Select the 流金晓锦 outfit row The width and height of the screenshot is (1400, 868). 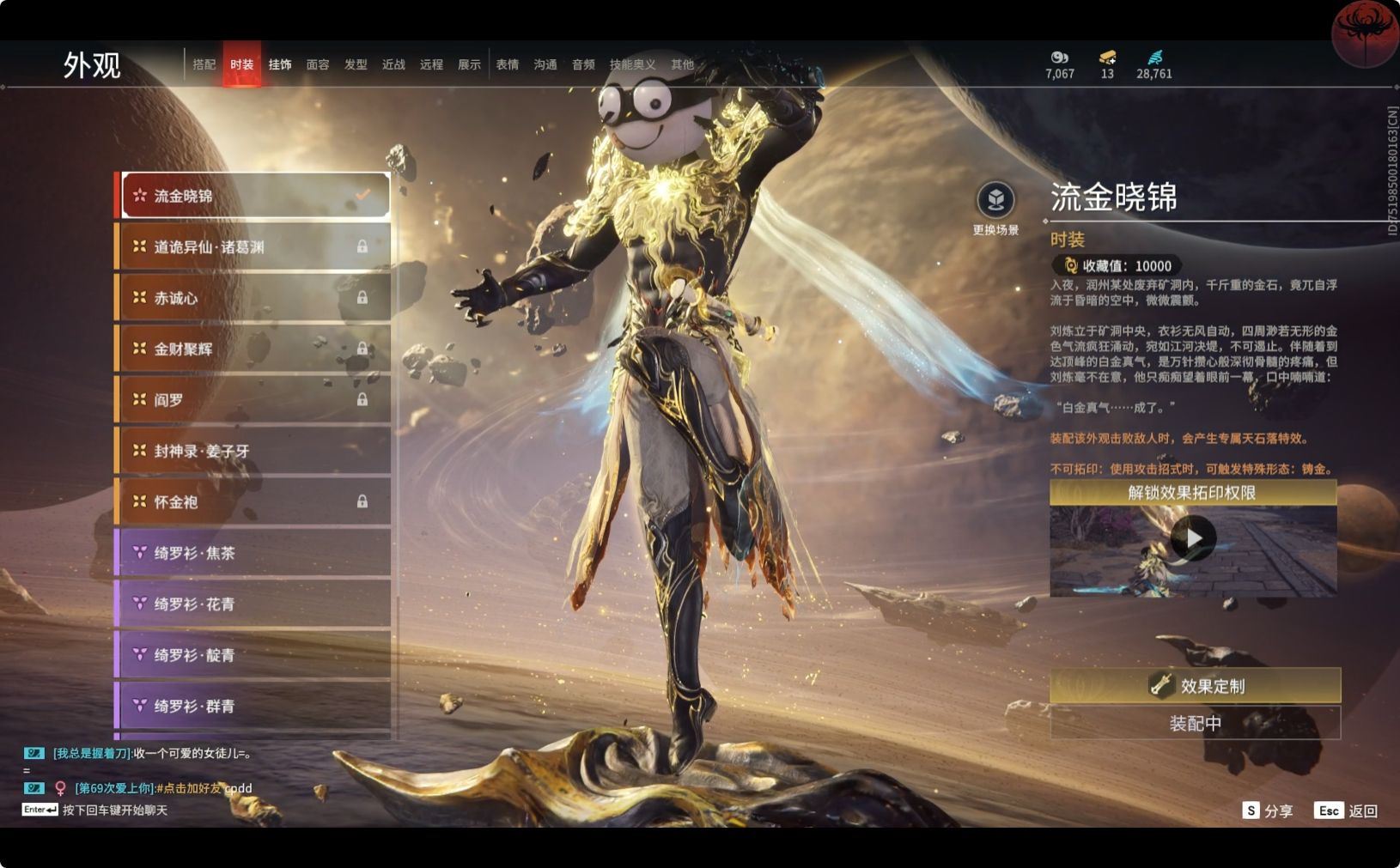pyautogui.click(x=255, y=196)
